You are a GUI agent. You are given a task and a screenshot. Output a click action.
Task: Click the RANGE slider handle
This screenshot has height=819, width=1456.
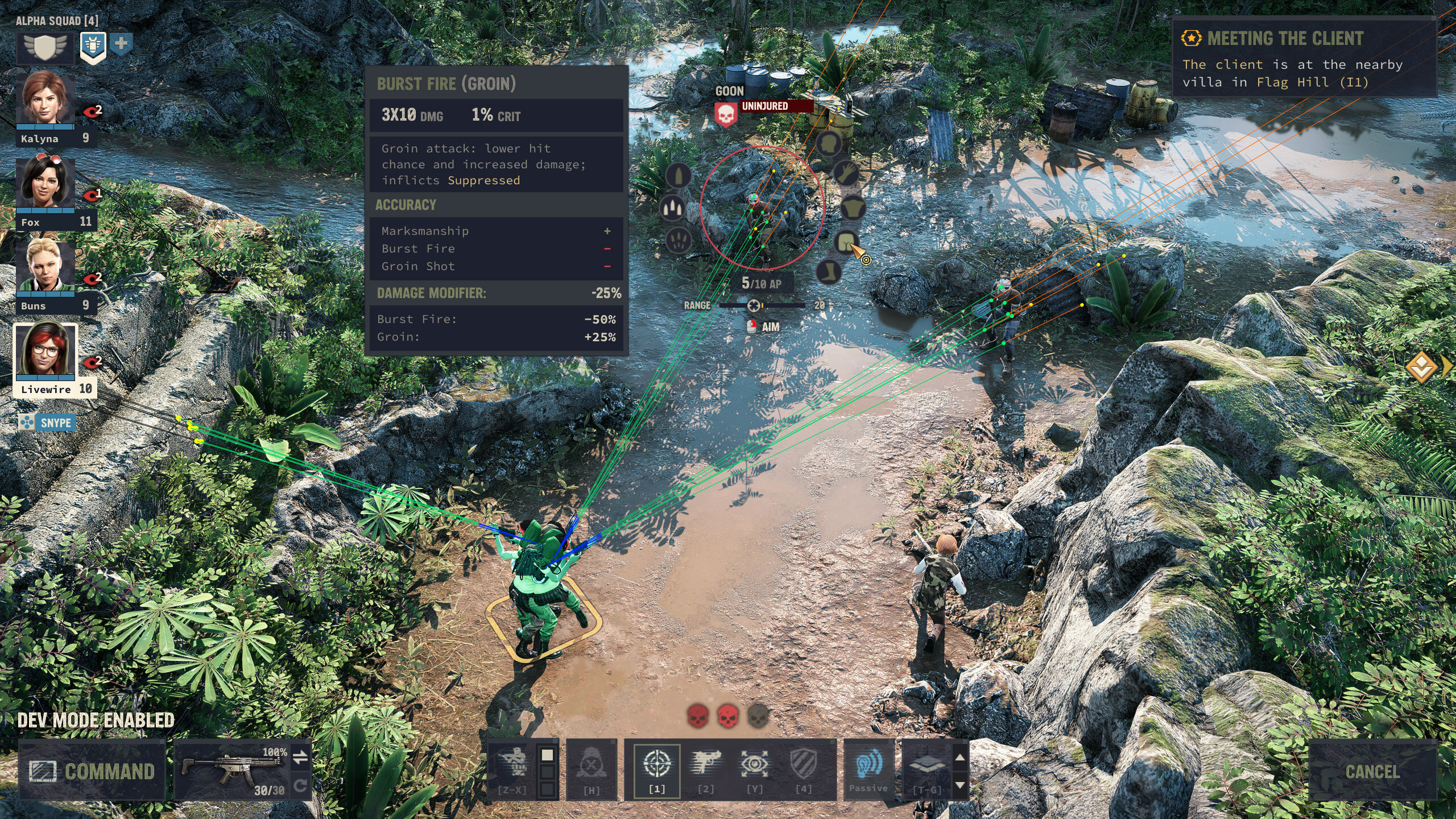pos(755,305)
